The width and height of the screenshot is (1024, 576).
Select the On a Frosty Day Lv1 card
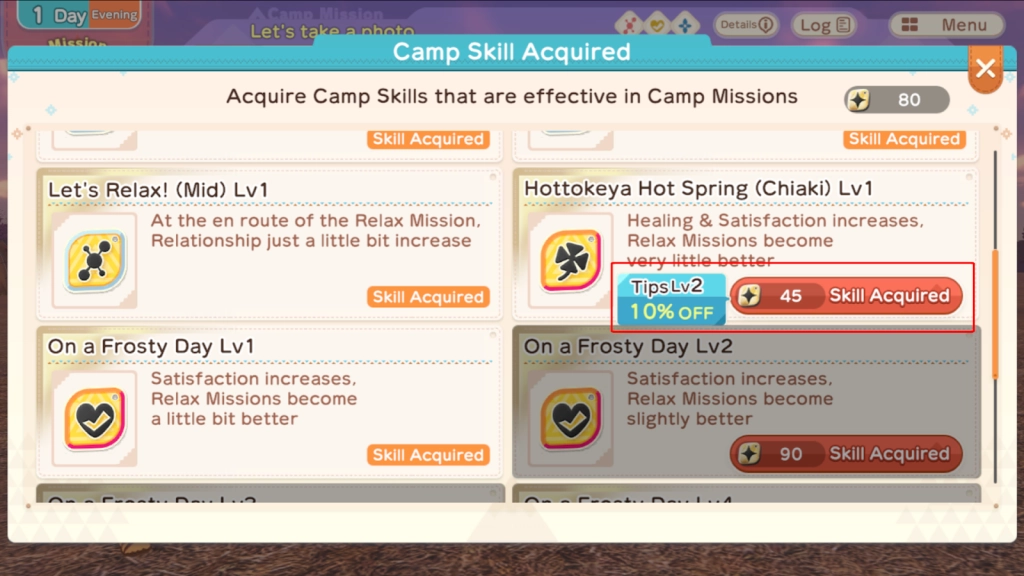point(270,402)
